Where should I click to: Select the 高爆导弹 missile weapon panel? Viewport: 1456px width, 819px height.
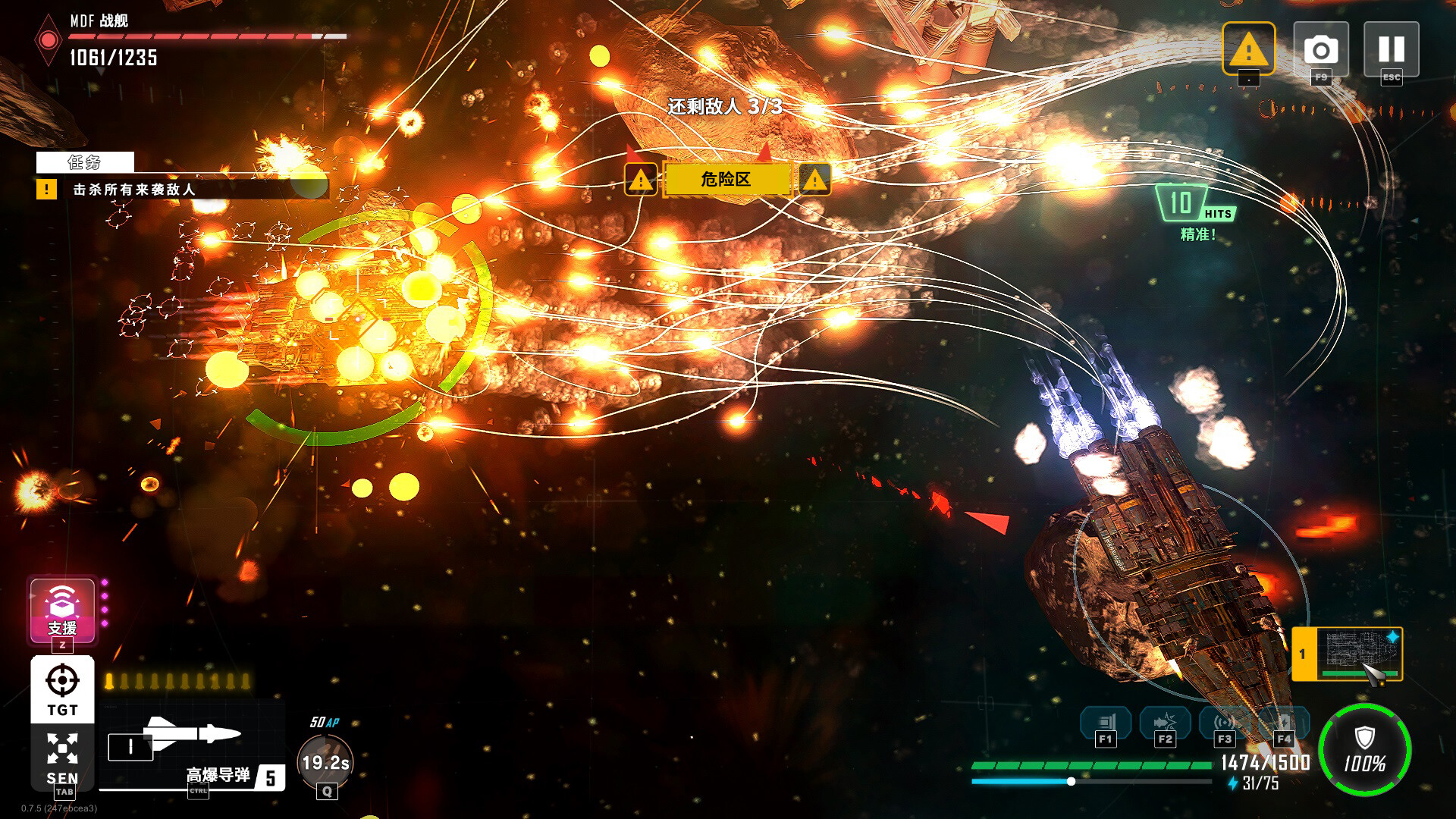coord(193,746)
